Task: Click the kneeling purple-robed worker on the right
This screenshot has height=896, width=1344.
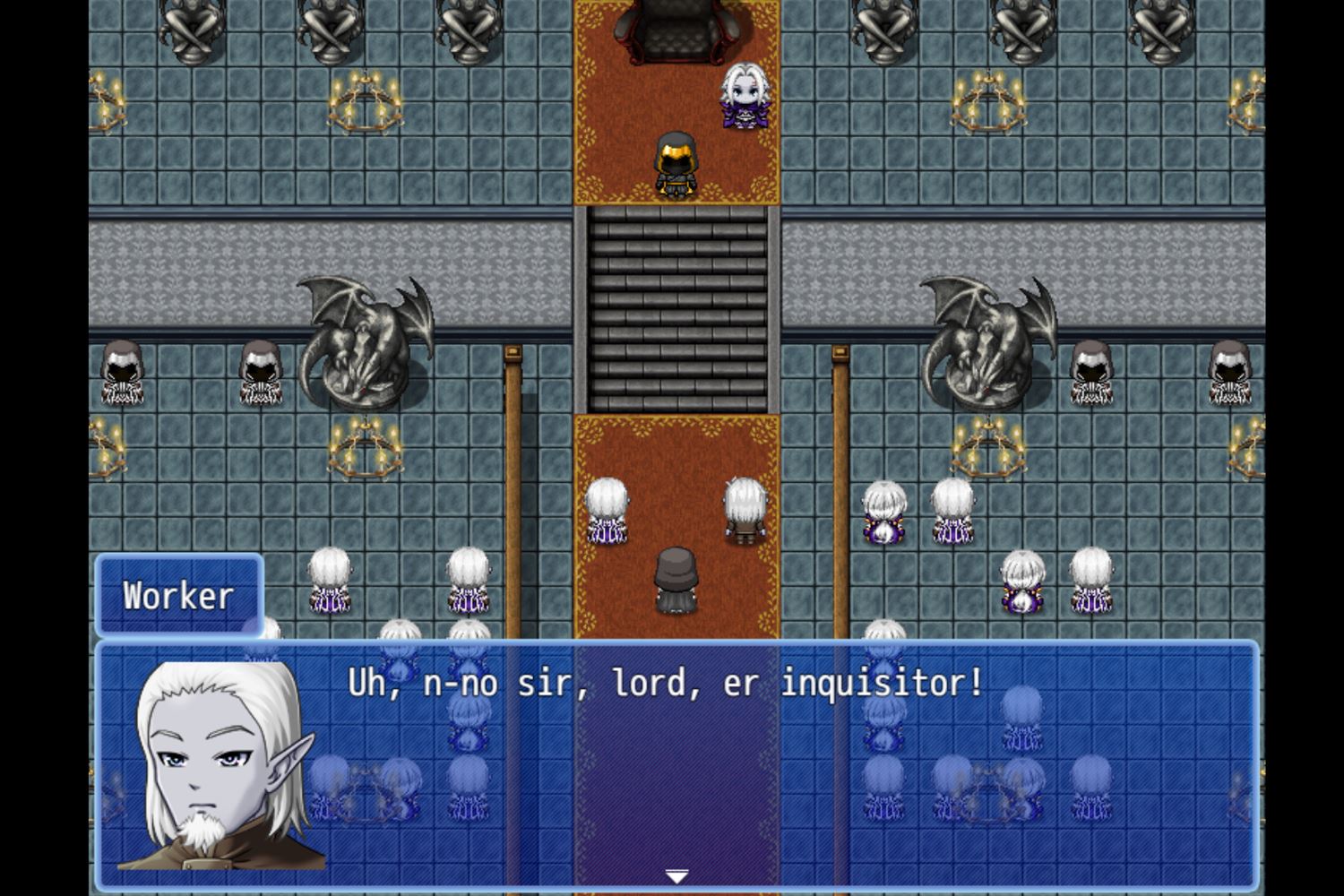Action: [x=884, y=511]
